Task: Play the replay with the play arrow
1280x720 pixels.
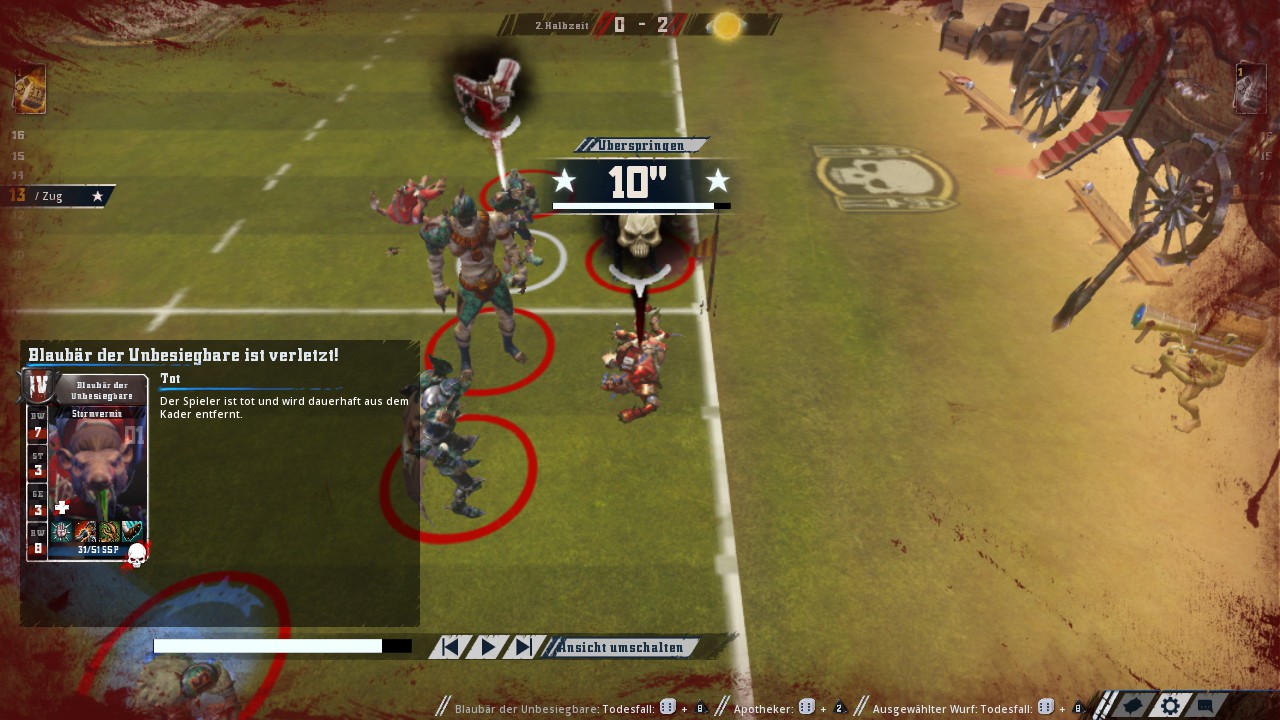Action: tap(488, 647)
